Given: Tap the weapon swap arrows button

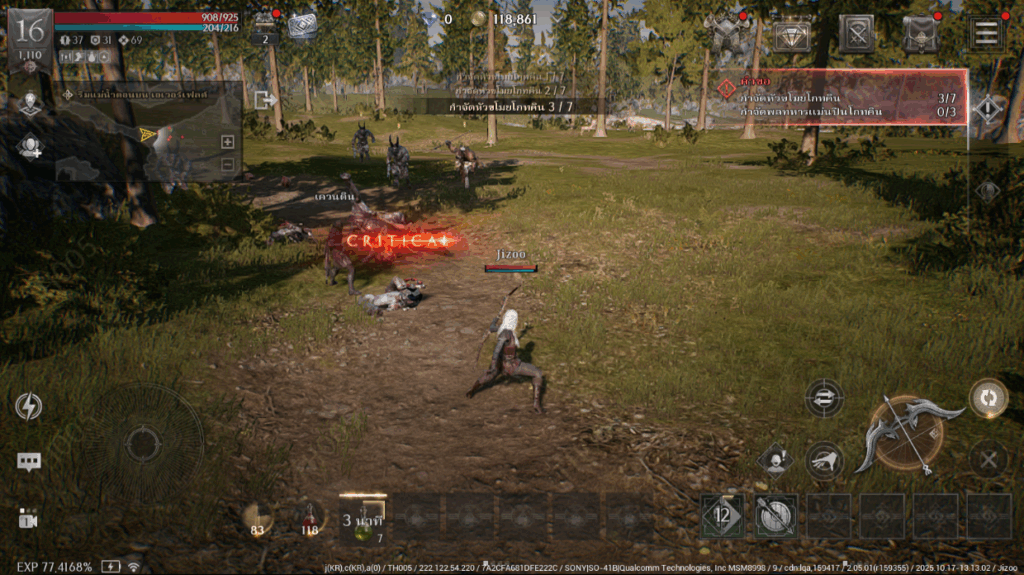Looking at the screenshot, I should 823,397.
